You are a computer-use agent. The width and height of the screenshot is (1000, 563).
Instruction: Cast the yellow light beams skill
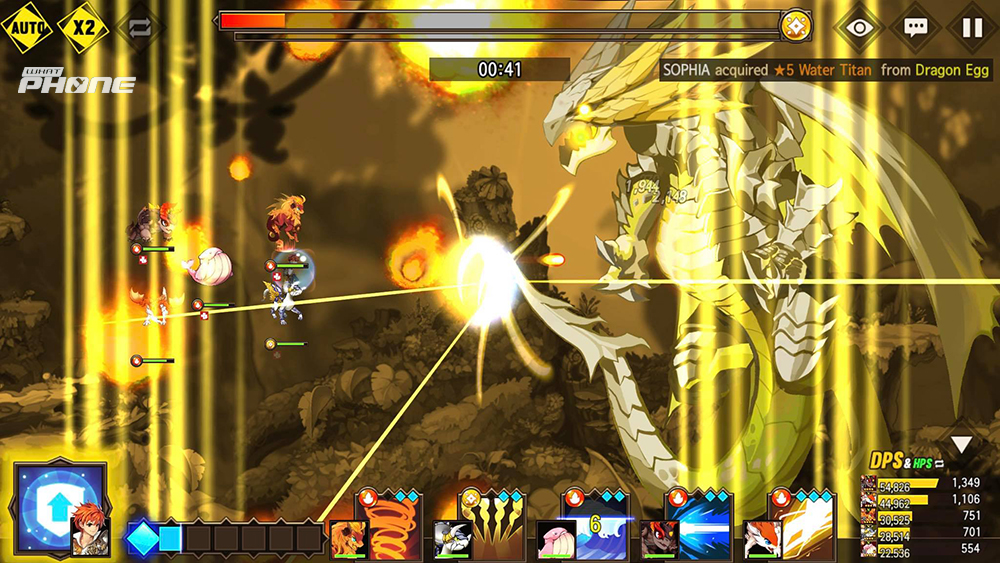(x=493, y=525)
